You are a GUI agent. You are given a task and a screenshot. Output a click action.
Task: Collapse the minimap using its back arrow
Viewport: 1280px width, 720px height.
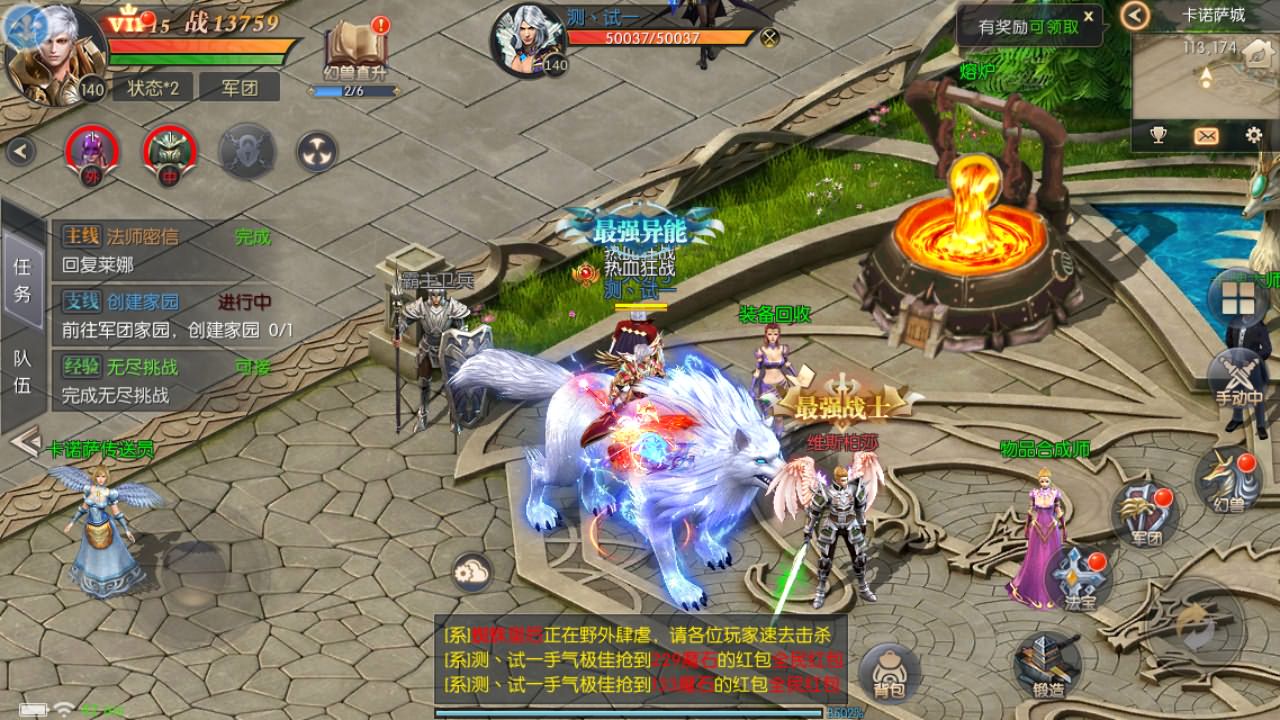[1135, 16]
